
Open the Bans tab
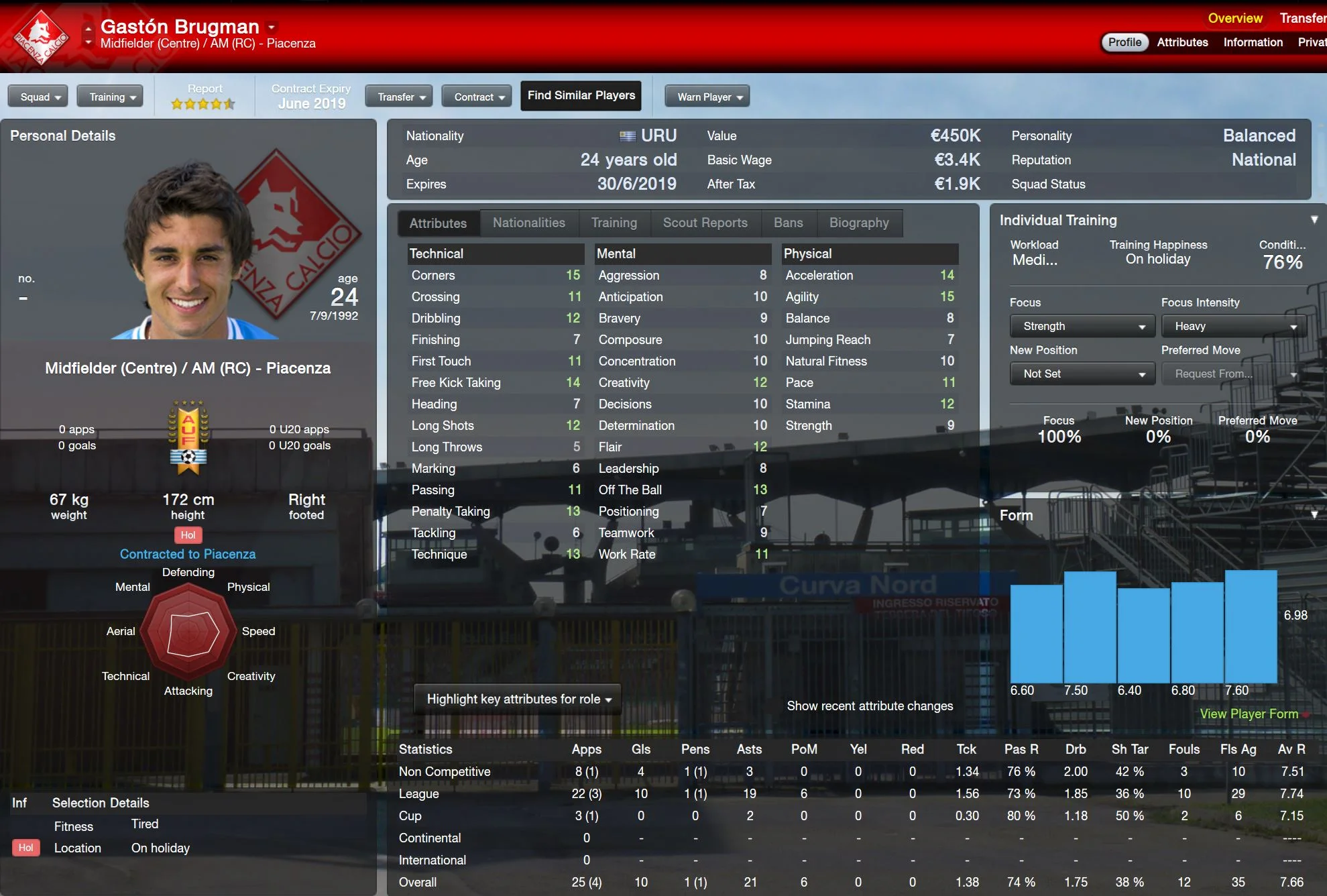click(788, 223)
